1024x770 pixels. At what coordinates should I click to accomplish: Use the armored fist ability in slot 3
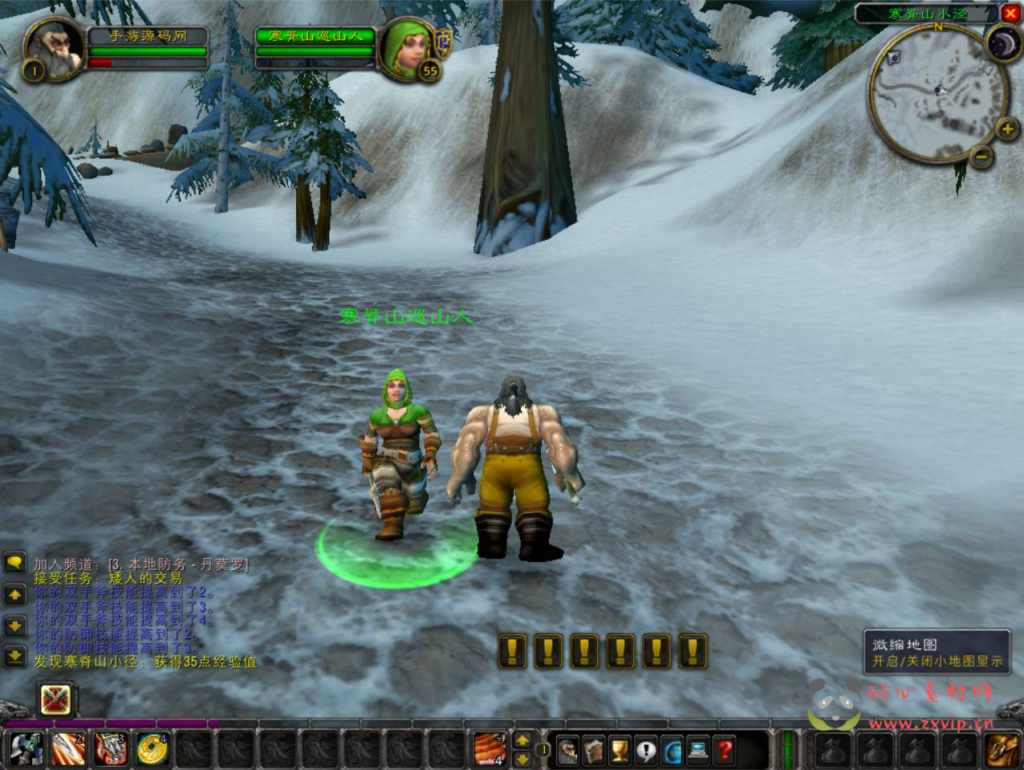click(111, 749)
